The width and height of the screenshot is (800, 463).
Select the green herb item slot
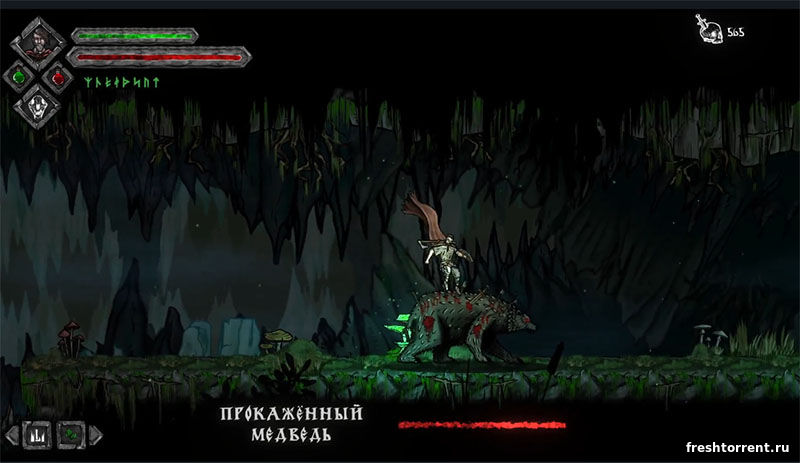click(72, 435)
